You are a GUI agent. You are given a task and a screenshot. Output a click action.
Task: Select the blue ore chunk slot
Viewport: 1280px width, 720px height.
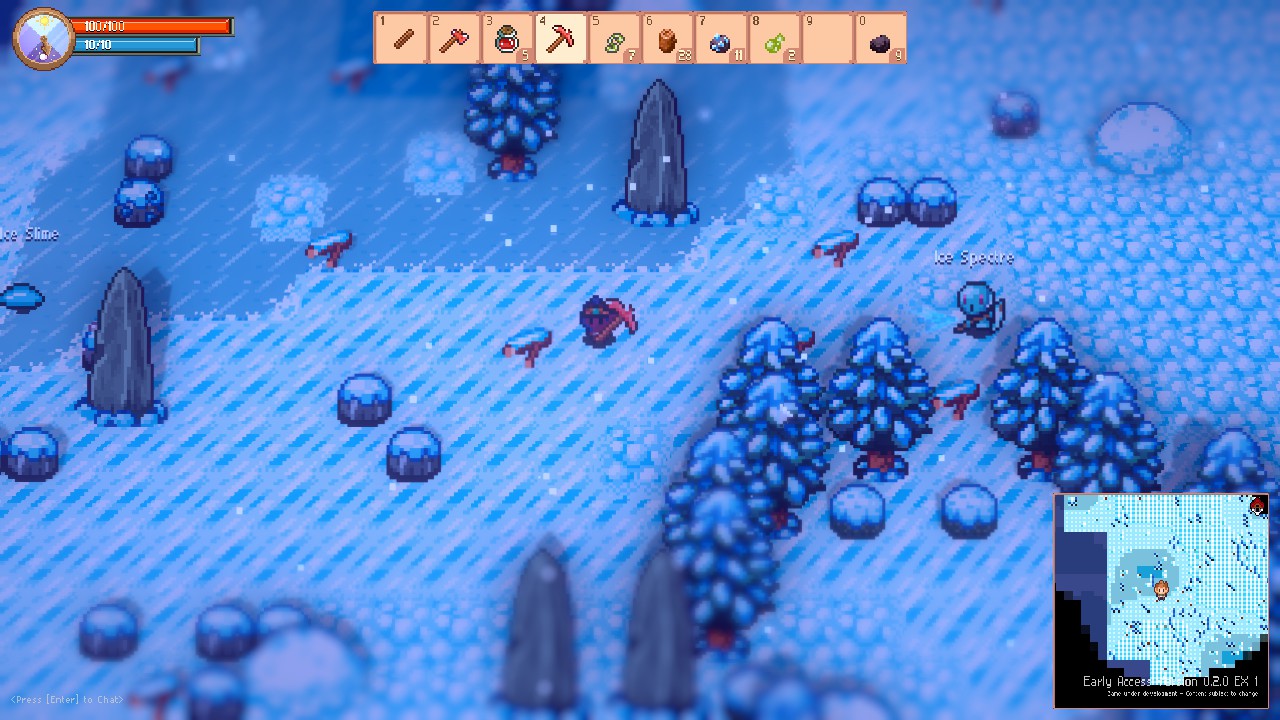(720, 38)
